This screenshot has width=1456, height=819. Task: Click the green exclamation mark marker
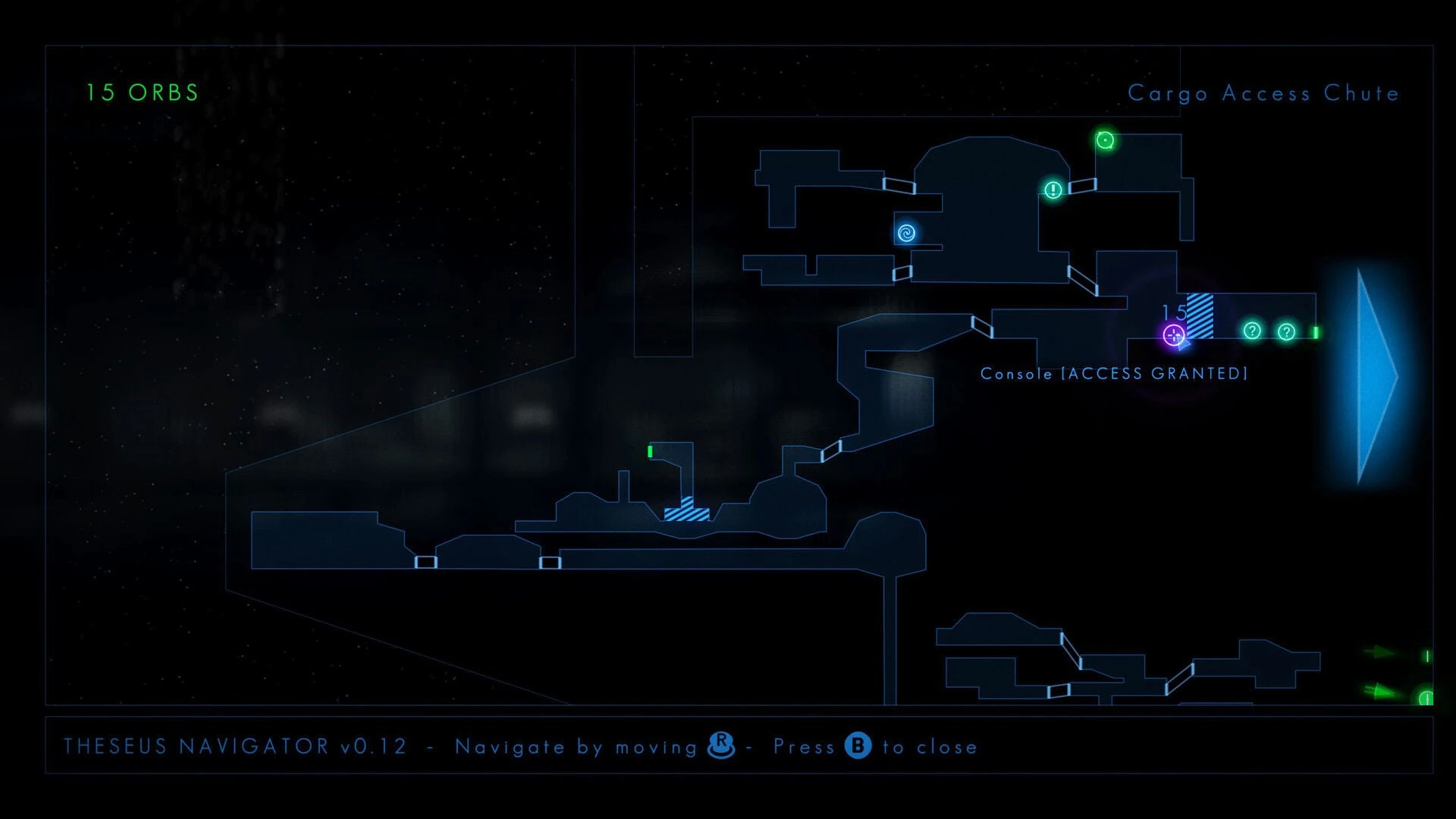pyautogui.click(x=1053, y=190)
